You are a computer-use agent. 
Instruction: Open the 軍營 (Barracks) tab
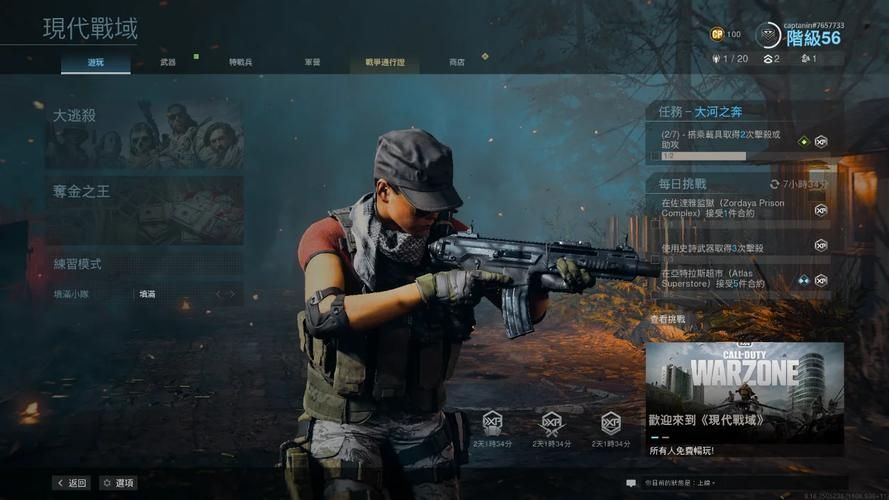click(312, 63)
